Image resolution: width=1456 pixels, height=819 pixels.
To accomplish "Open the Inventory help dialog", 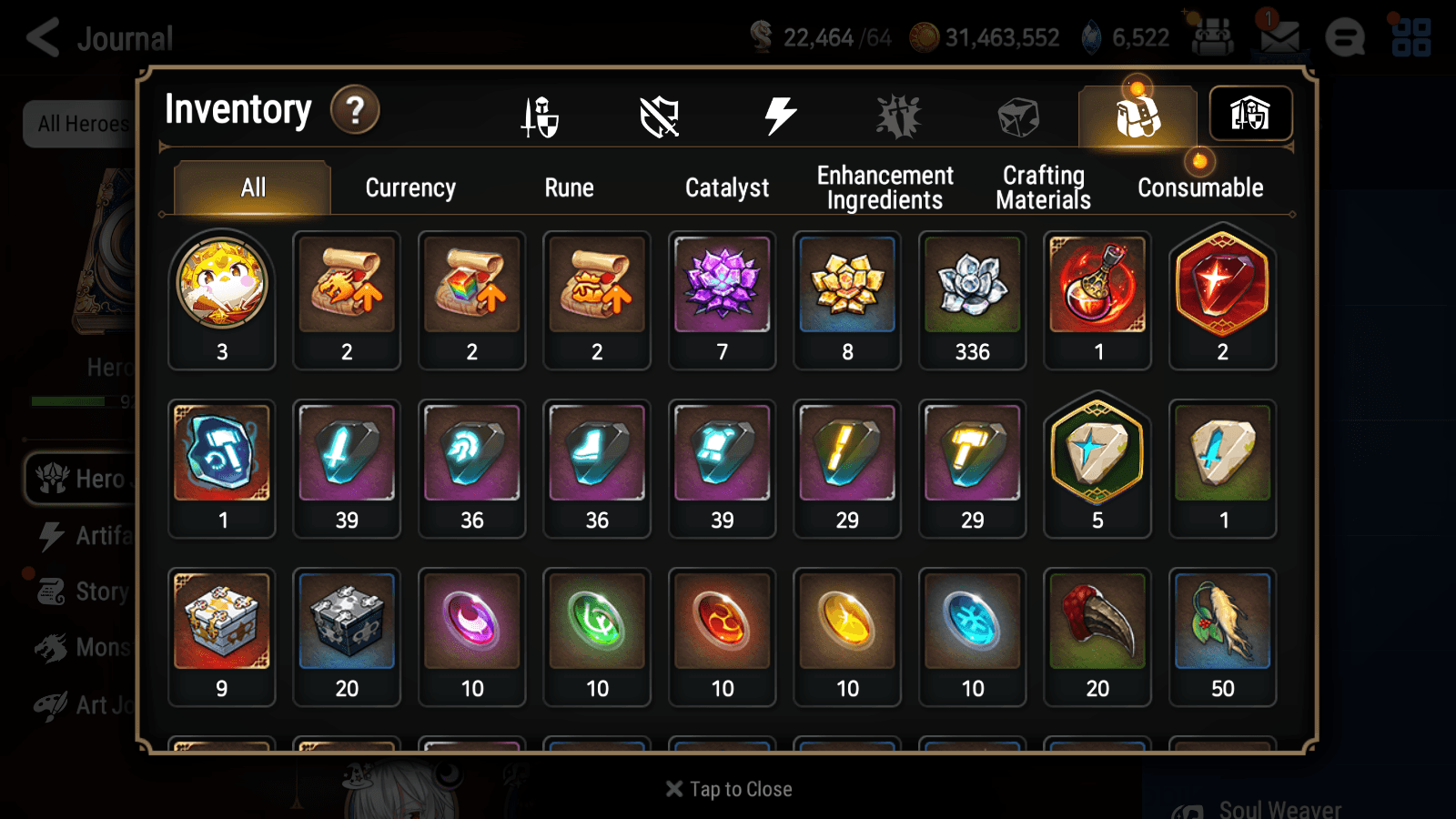I will pos(355,110).
